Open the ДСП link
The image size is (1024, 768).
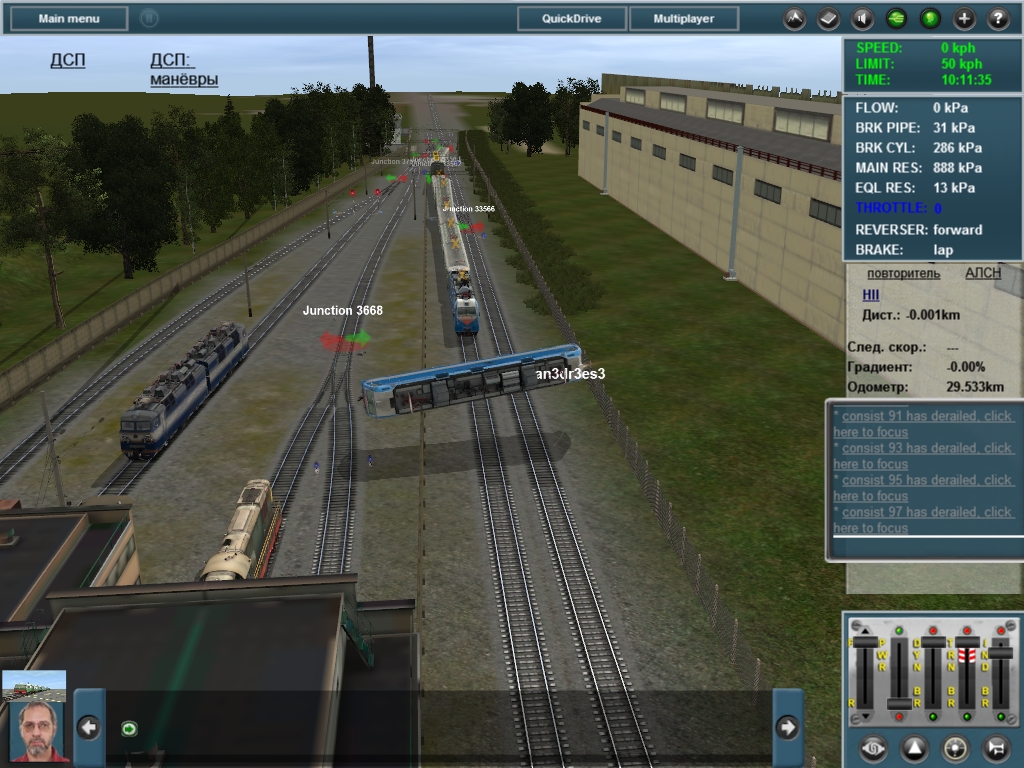coord(68,60)
